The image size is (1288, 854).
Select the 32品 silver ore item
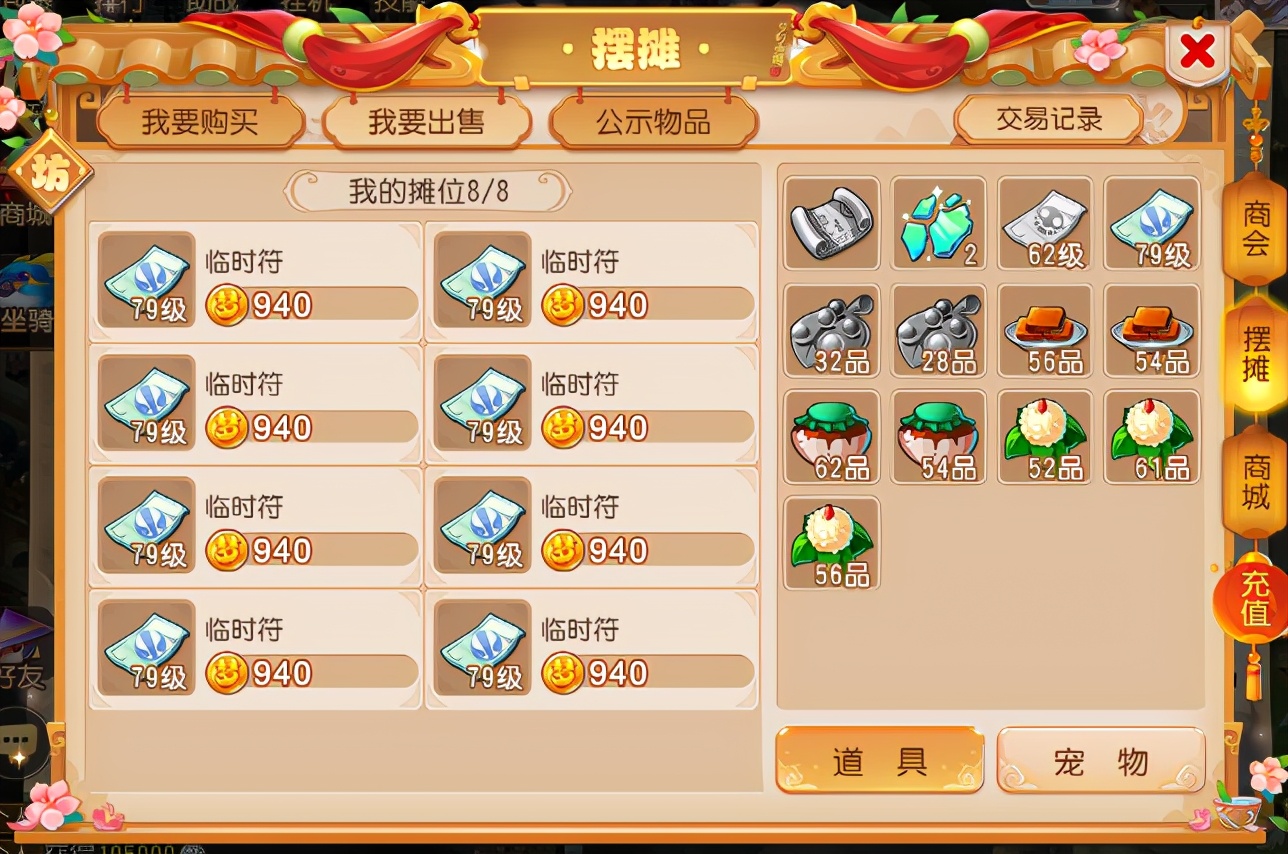coord(831,330)
